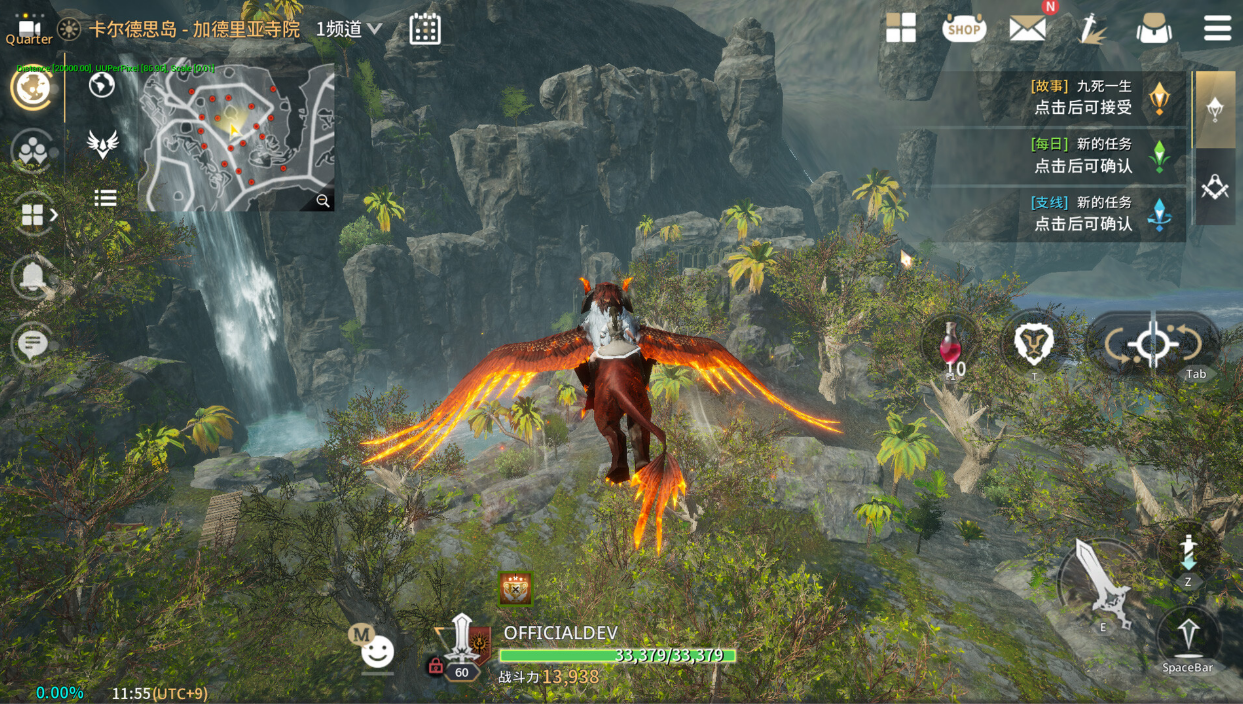This screenshot has width=1243, height=704.
Task: Toggle the target lock-on crosshair button
Action: point(1152,346)
